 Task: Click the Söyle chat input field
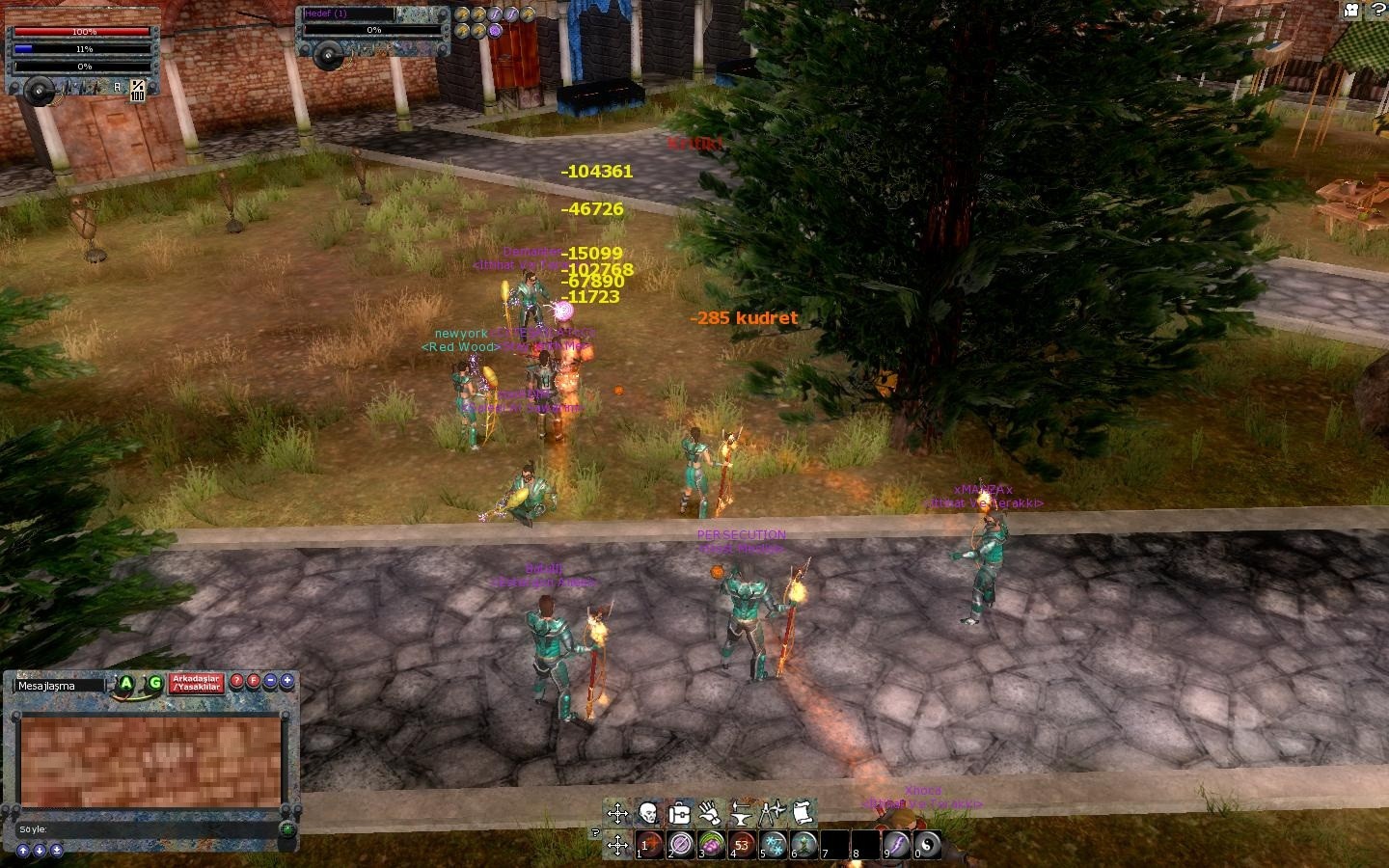(x=145, y=829)
